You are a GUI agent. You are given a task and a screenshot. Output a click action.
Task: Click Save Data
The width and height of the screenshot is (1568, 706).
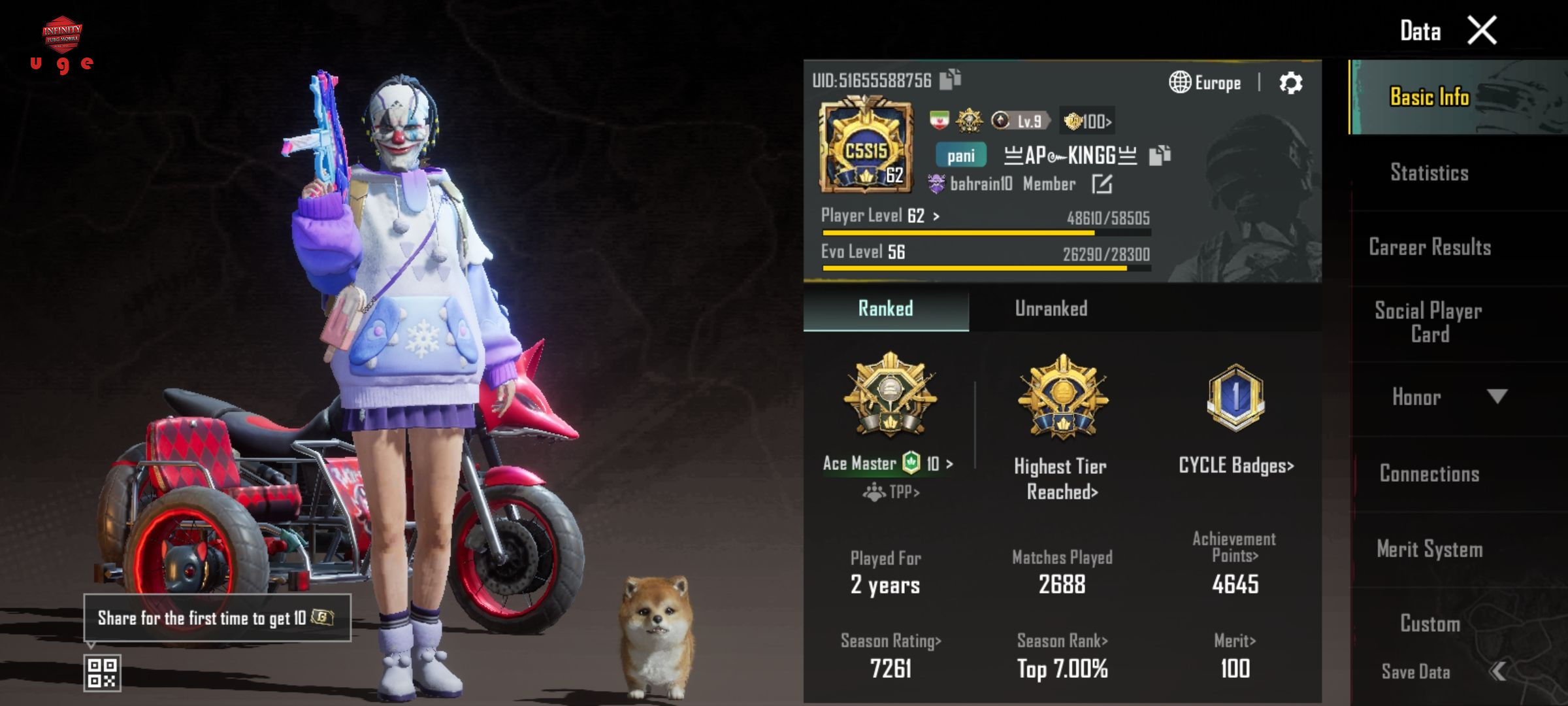(x=1416, y=672)
